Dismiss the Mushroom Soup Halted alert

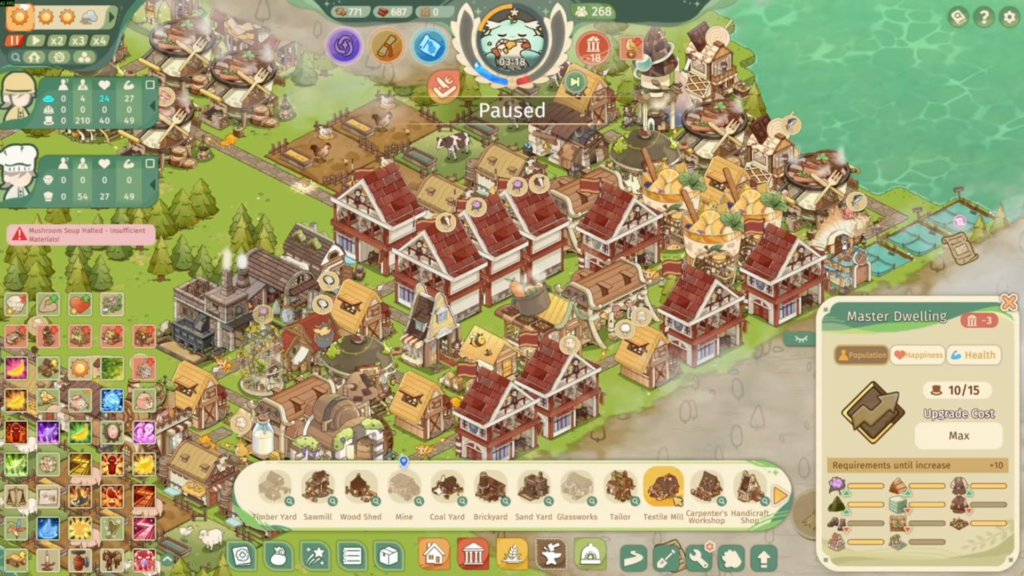[x=82, y=234]
